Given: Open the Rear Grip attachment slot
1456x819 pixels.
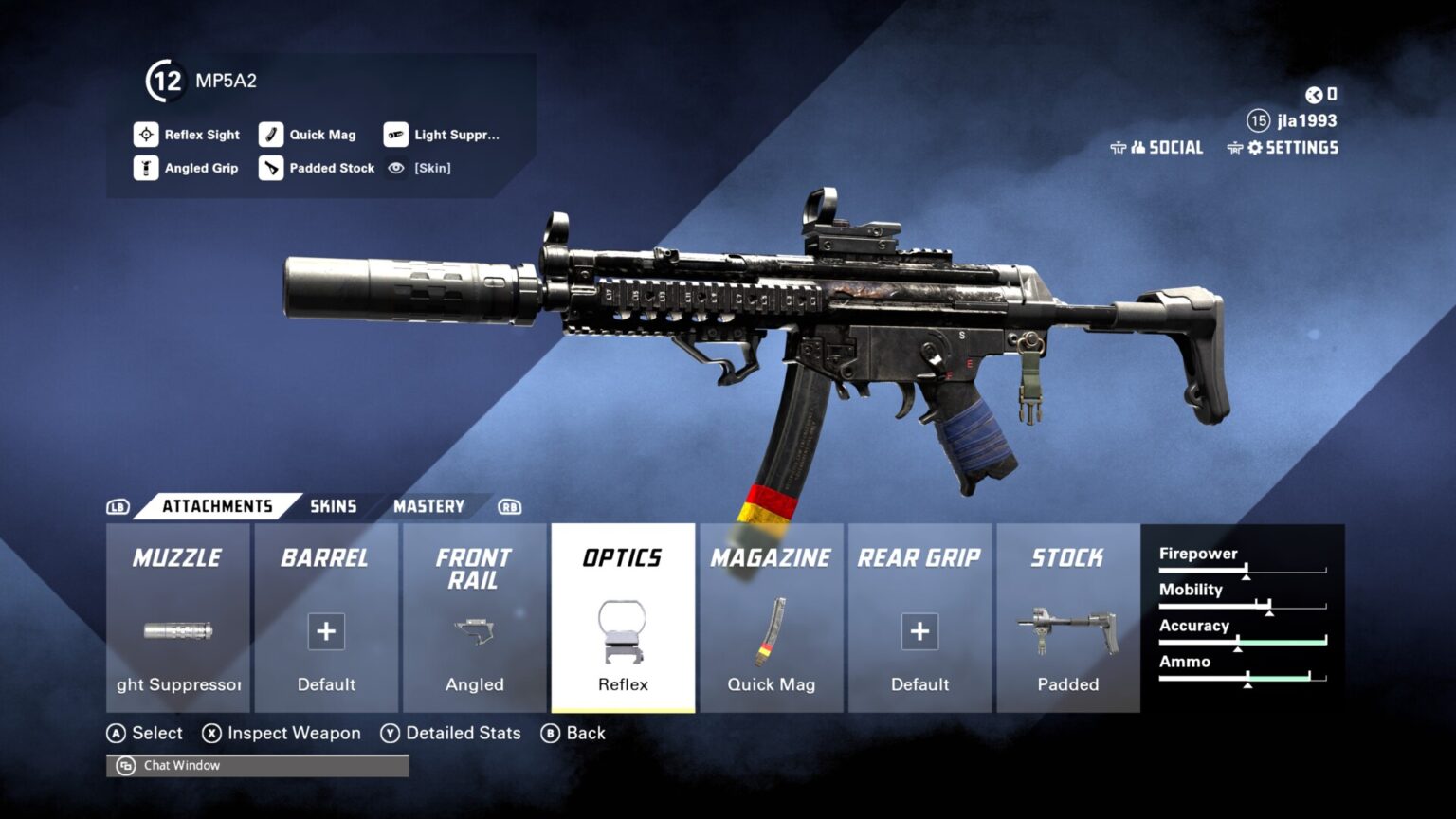Looking at the screenshot, I should [x=919, y=618].
